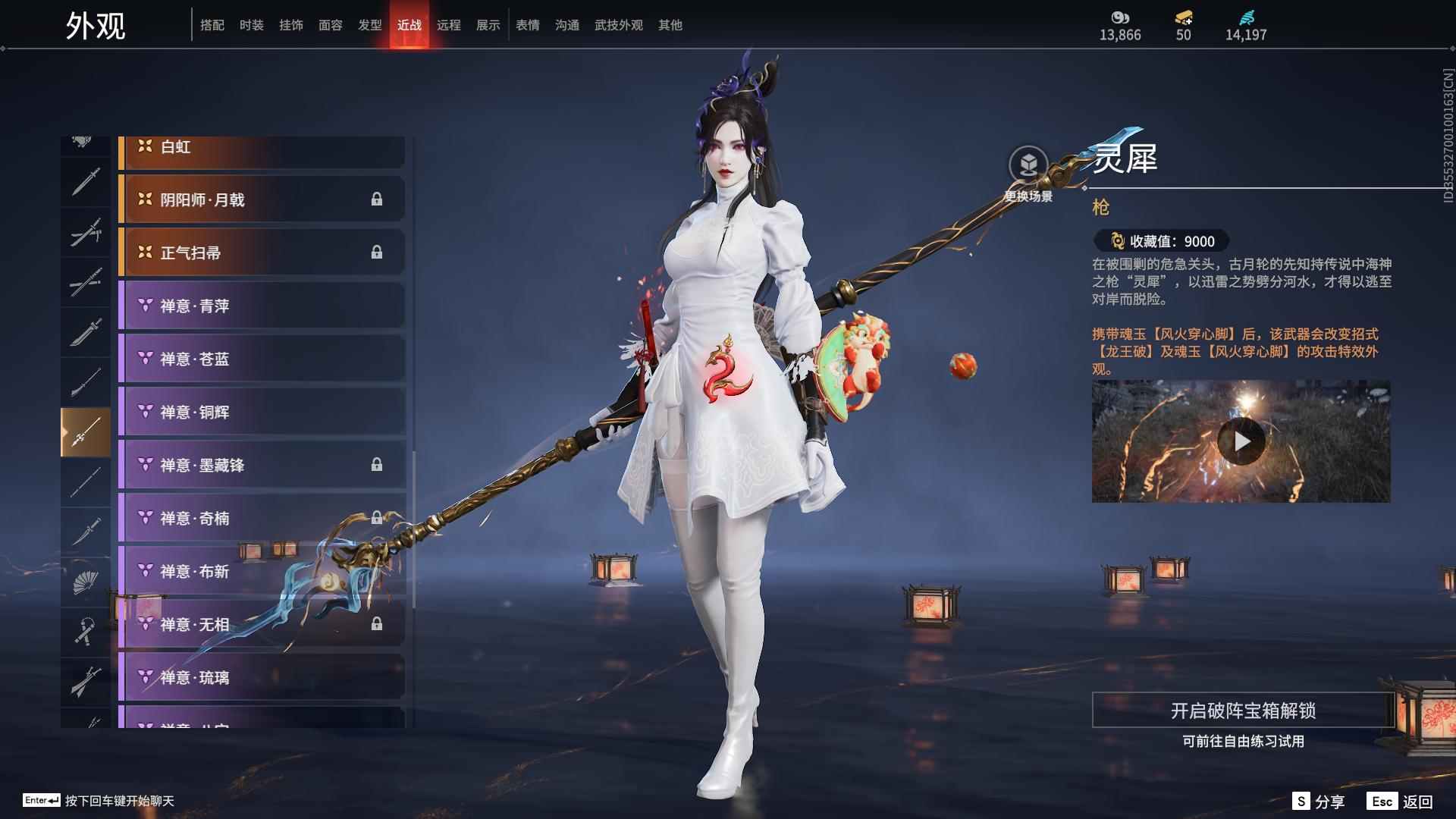Viewport: 1456px width, 819px height.
Task: Open the 时装 tab
Action: (x=252, y=24)
